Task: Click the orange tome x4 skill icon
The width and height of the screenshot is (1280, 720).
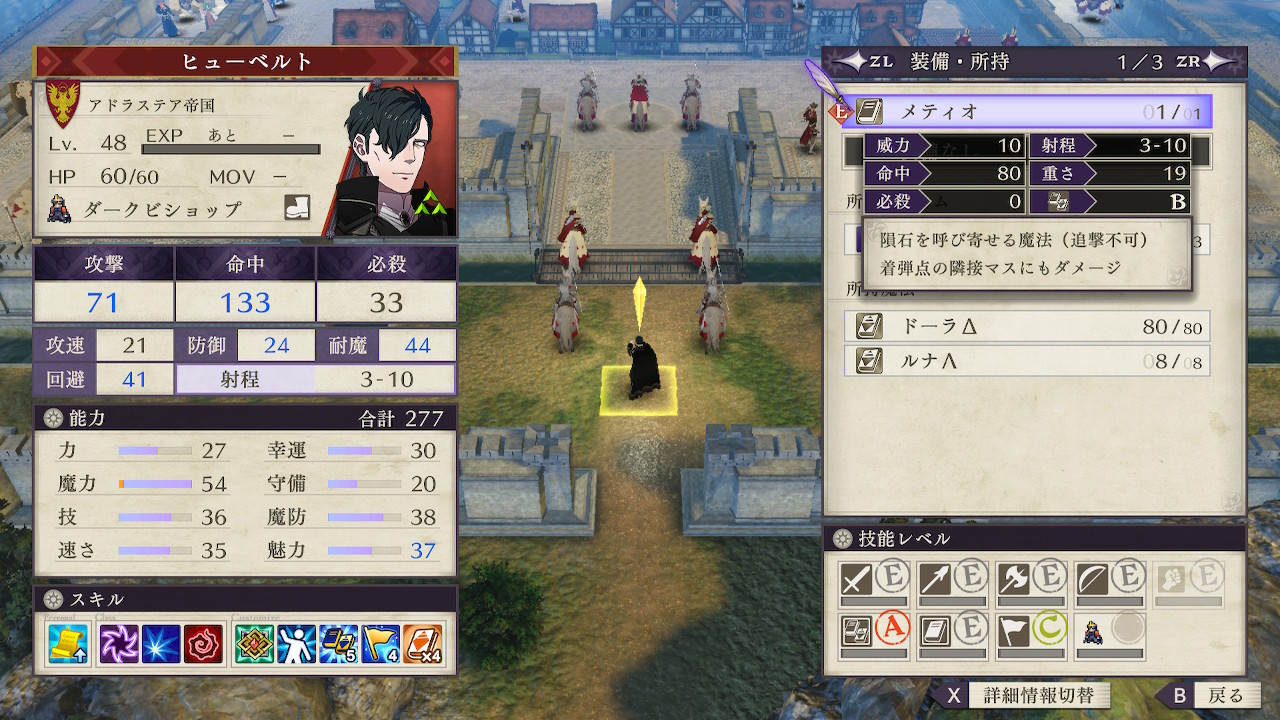Action: click(x=423, y=644)
